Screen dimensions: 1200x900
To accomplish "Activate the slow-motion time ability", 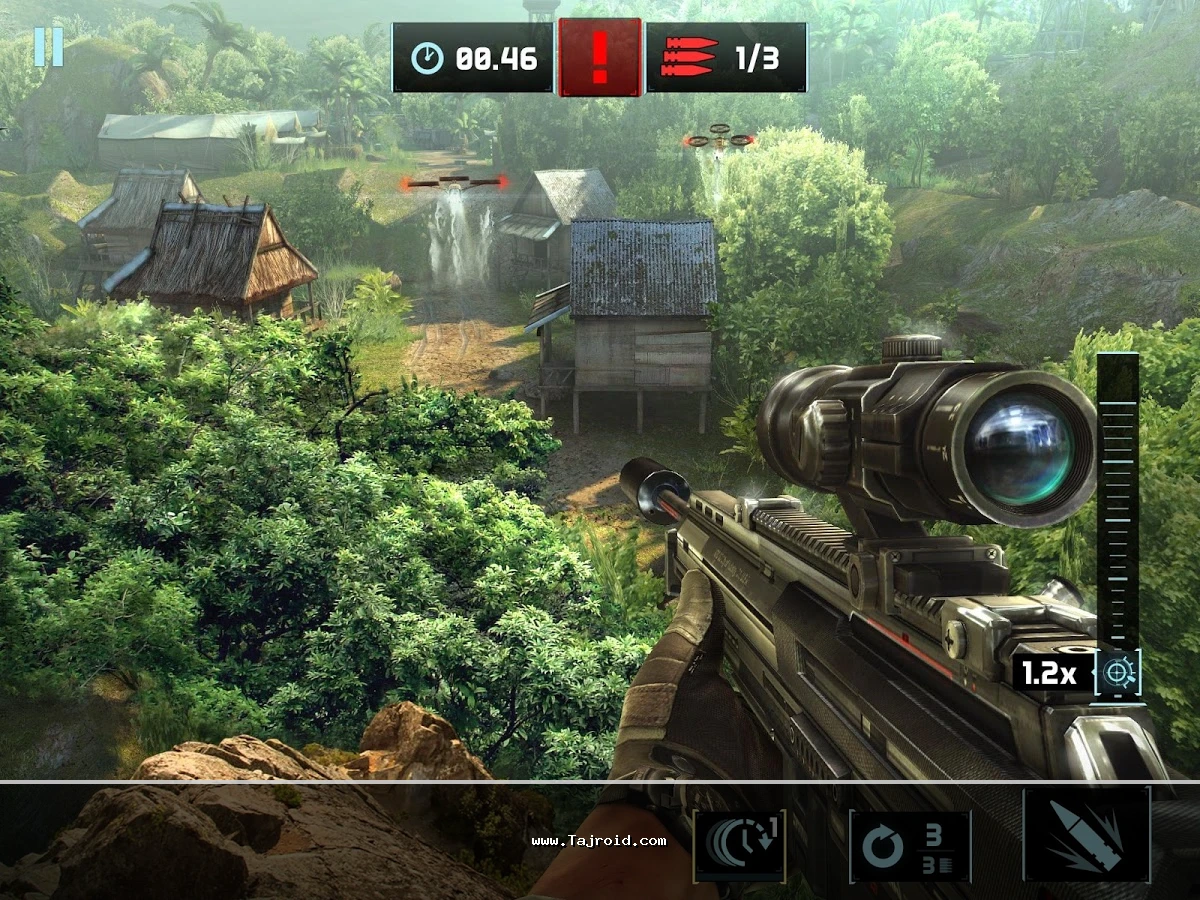I will (x=739, y=846).
